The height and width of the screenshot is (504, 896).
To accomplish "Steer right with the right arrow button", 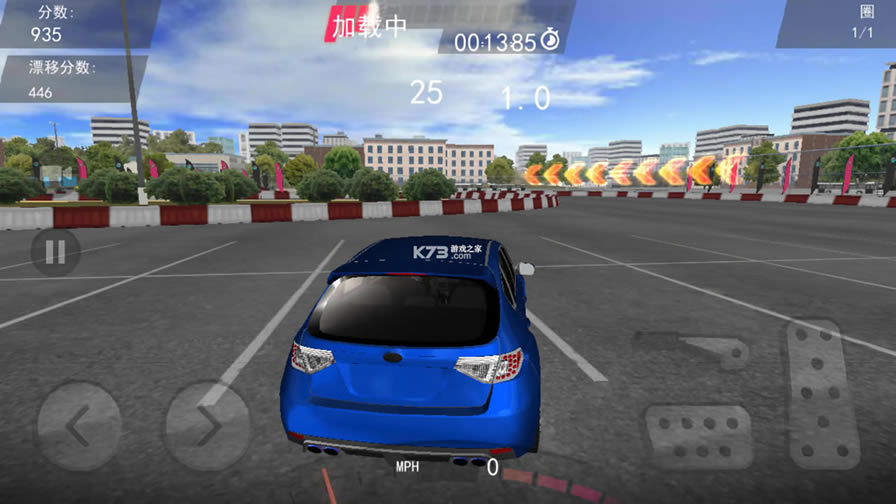I will (206, 426).
